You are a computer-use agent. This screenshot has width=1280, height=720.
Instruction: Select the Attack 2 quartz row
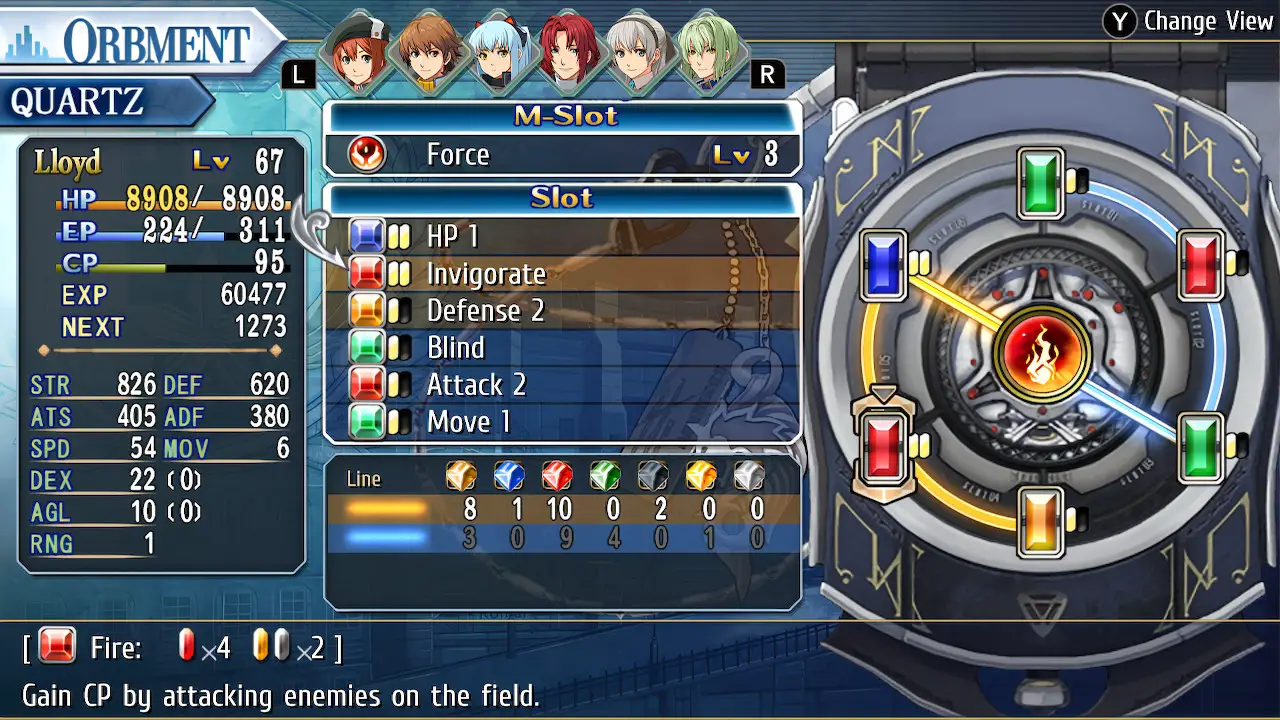pyautogui.click(x=562, y=385)
